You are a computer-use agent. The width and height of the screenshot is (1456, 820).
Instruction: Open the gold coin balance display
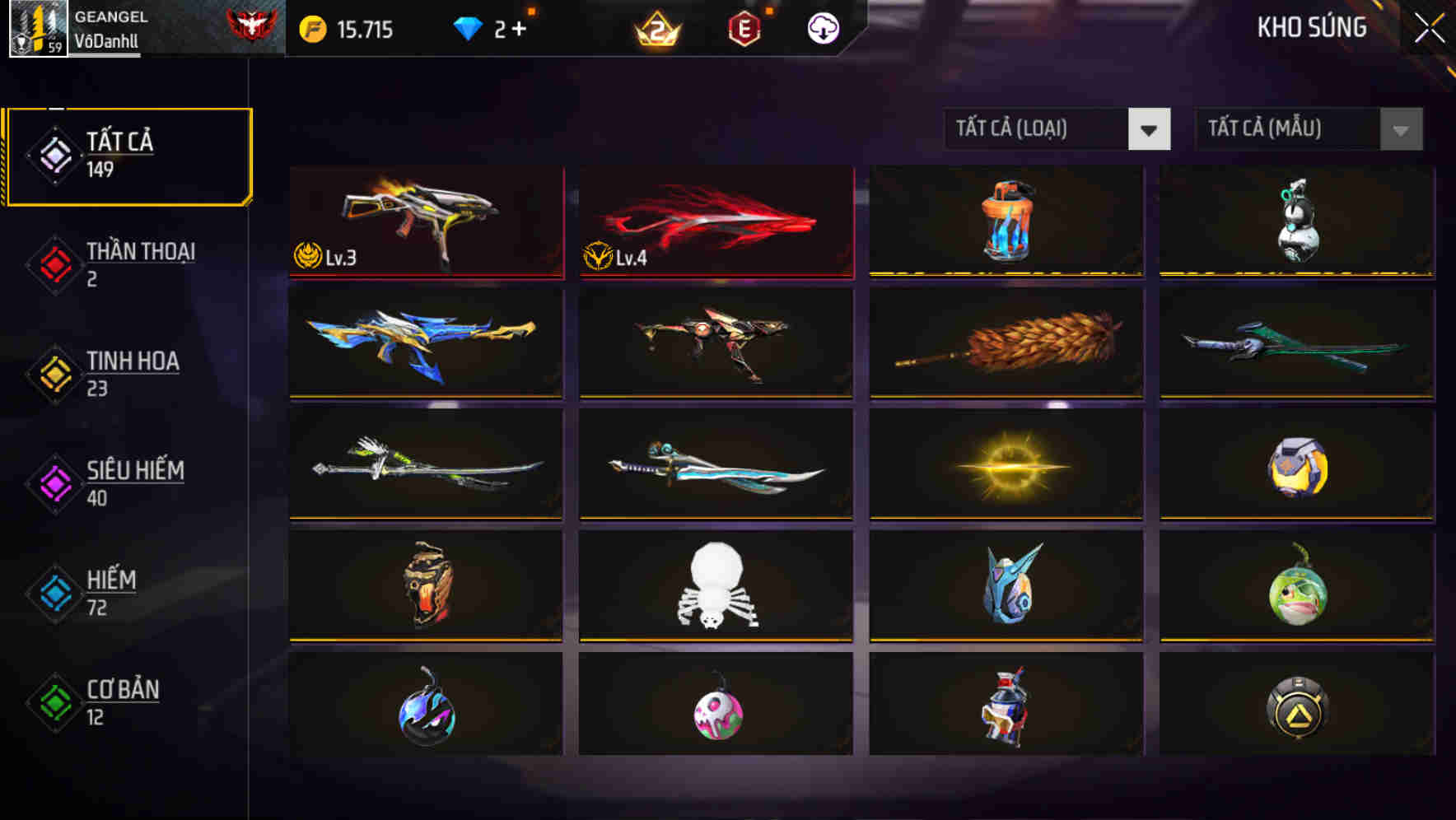point(354,30)
